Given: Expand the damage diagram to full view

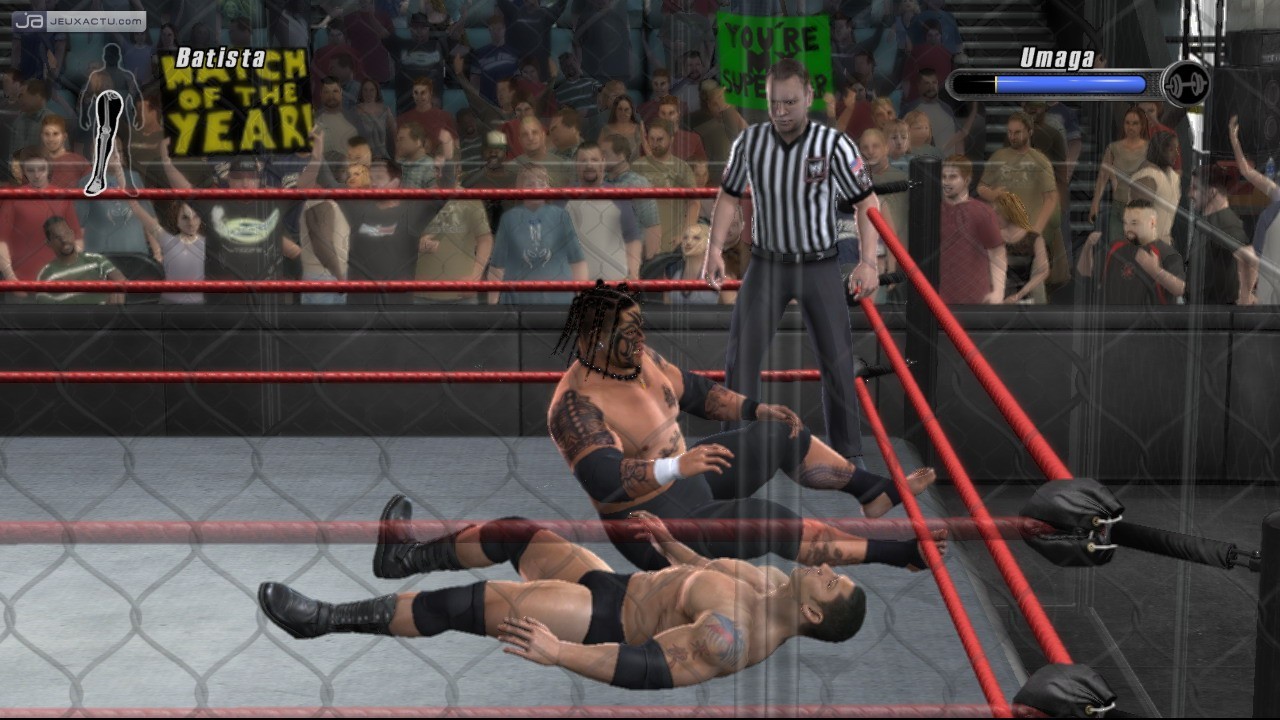Looking at the screenshot, I should pos(110,120).
